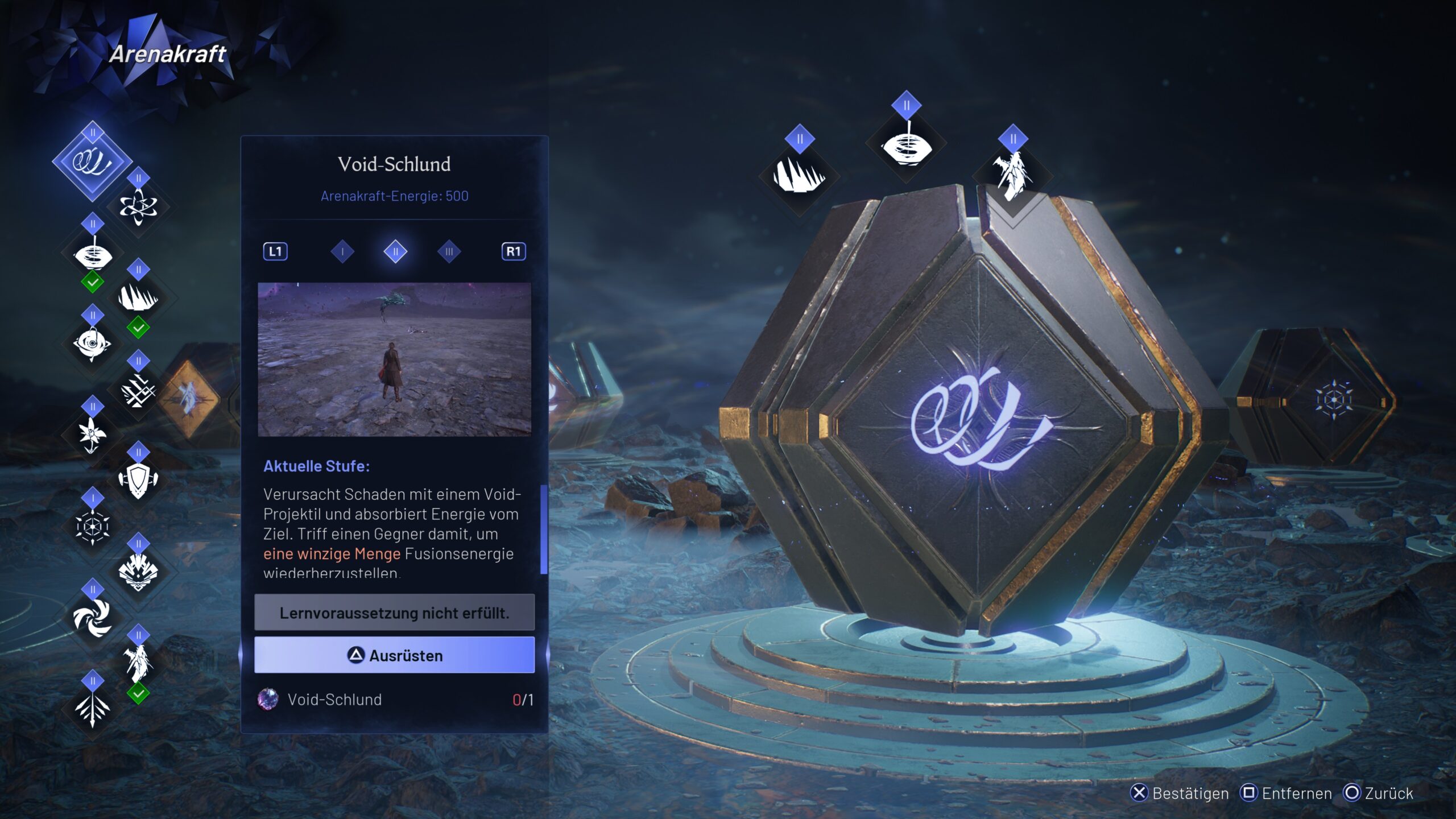Choose the downward arrow skill icon
This screenshot has width=1456, height=819.
tap(92, 708)
